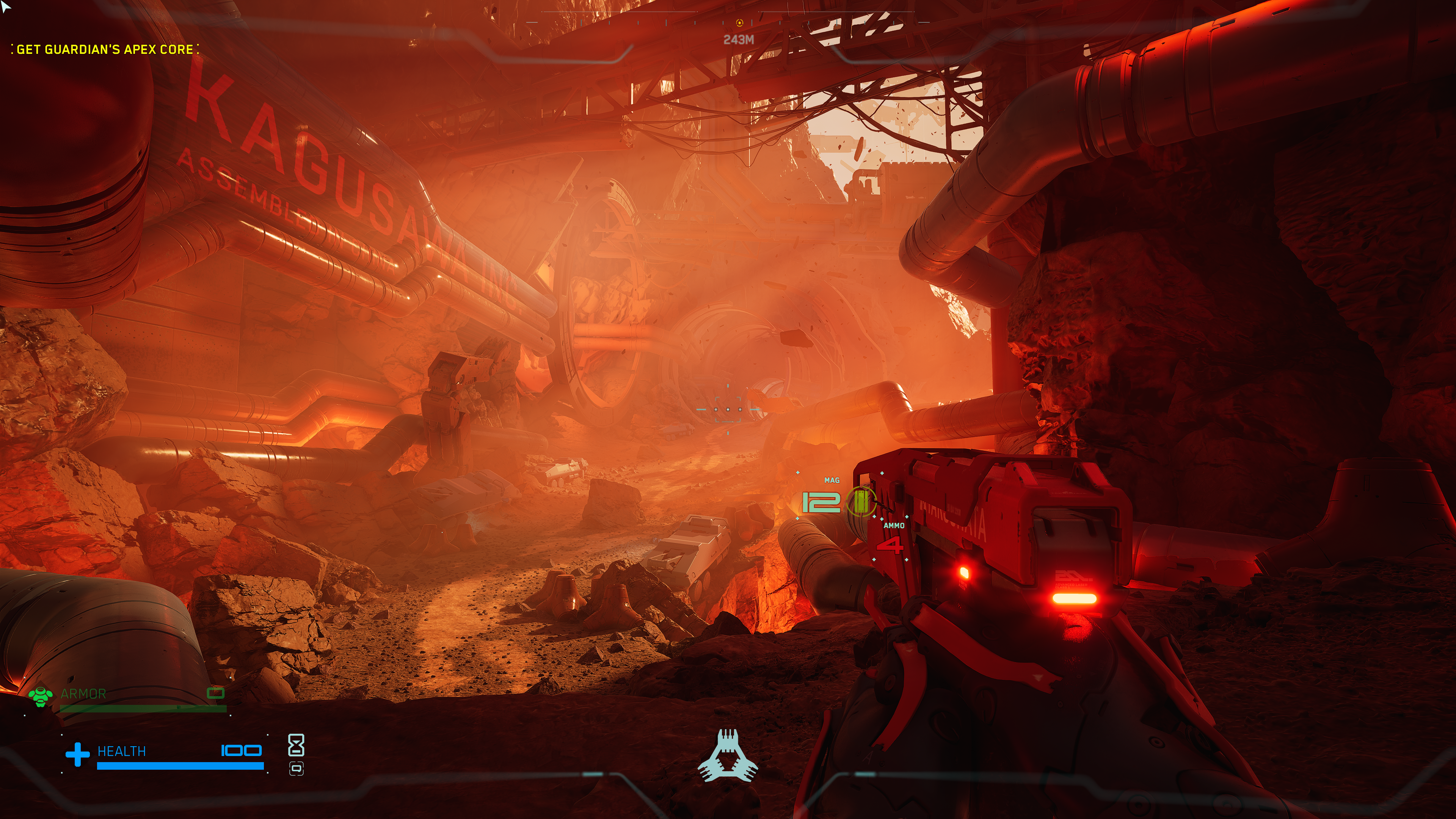Click the green magazine icon by the weapon

pos(860,502)
